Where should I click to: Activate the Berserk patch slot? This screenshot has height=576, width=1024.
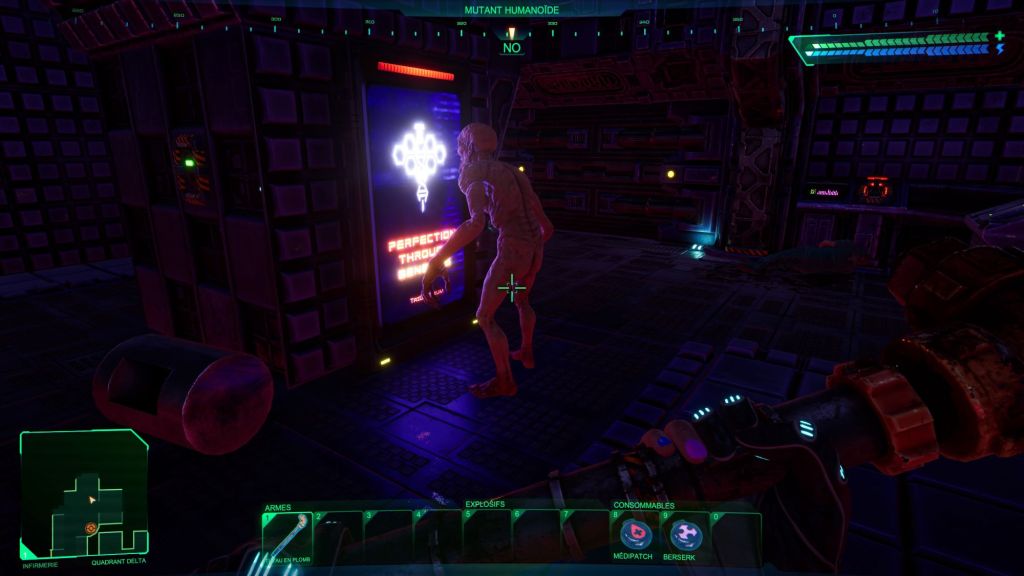pyautogui.click(x=685, y=534)
